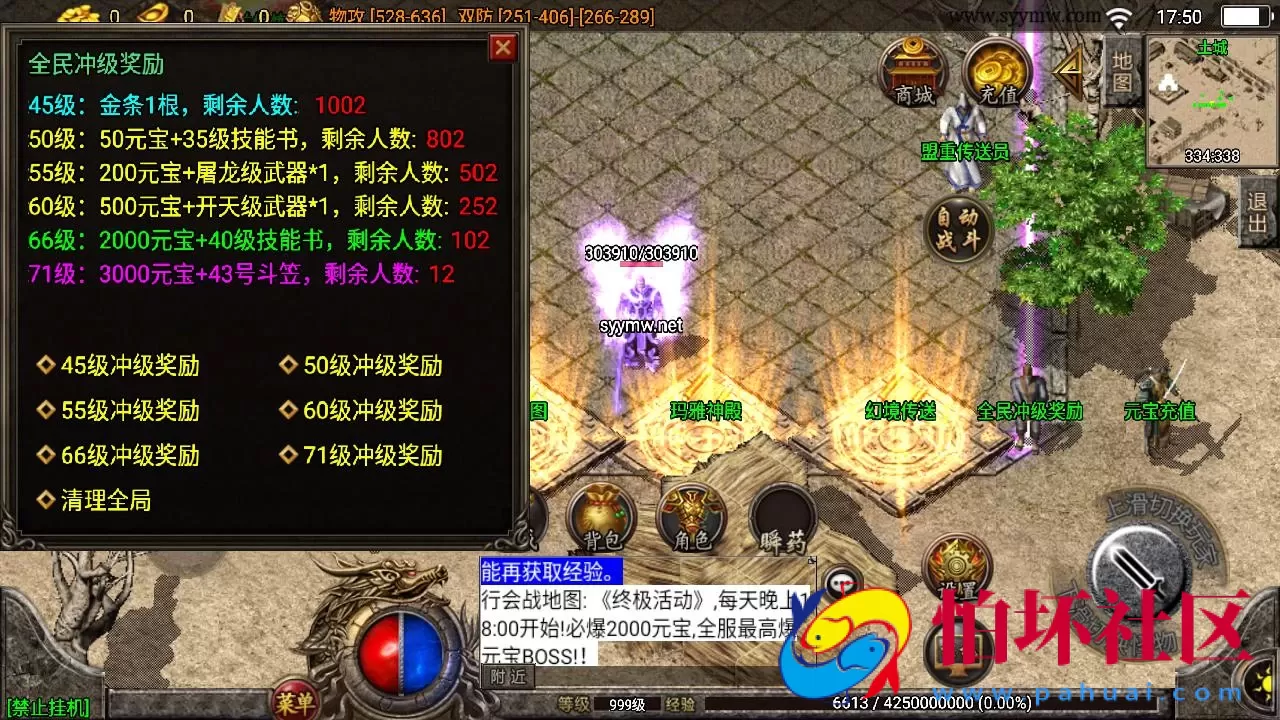Image resolution: width=1280 pixels, height=720 pixels.
Task: Close the 全民冲级奖励 rewards window
Action: (x=503, y=47)
